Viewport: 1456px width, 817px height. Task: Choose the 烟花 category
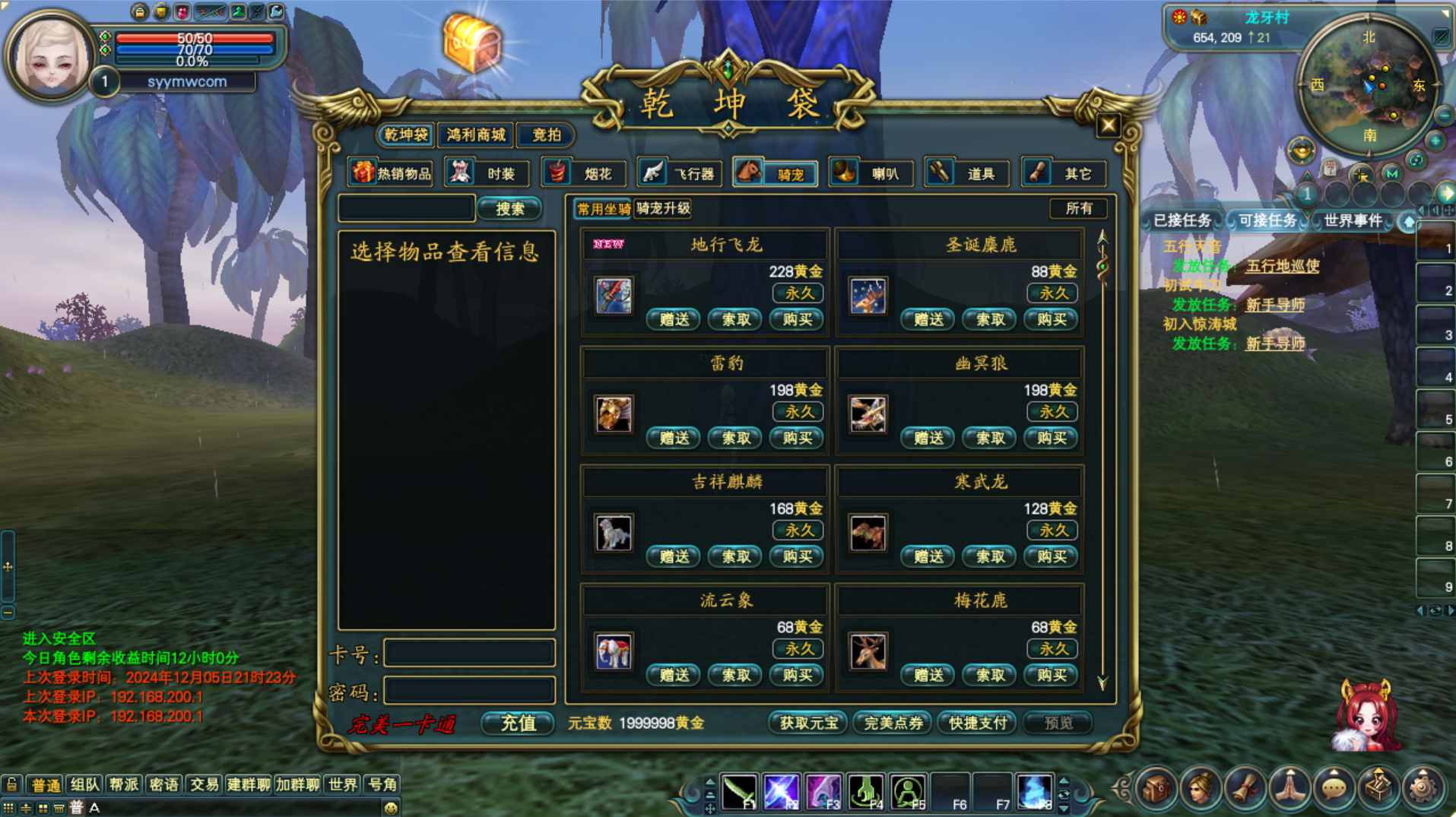point(583,173)
